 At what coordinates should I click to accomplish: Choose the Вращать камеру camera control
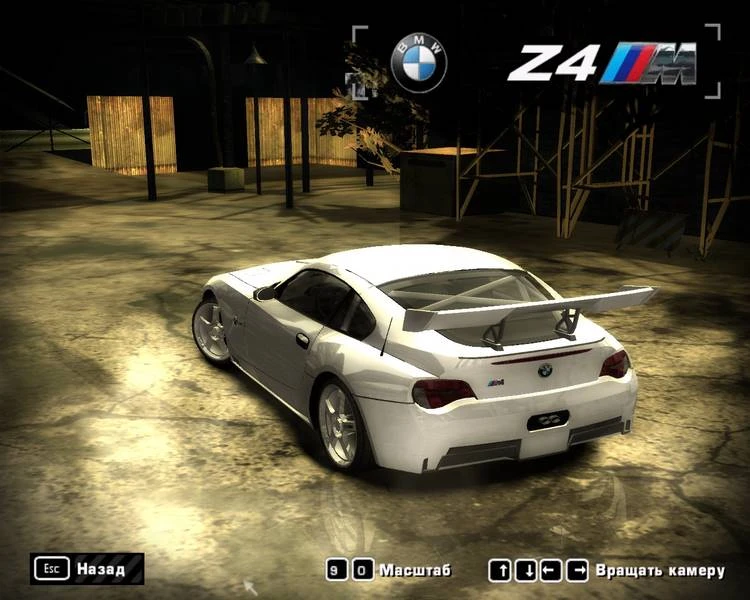(x=607, y=571)
